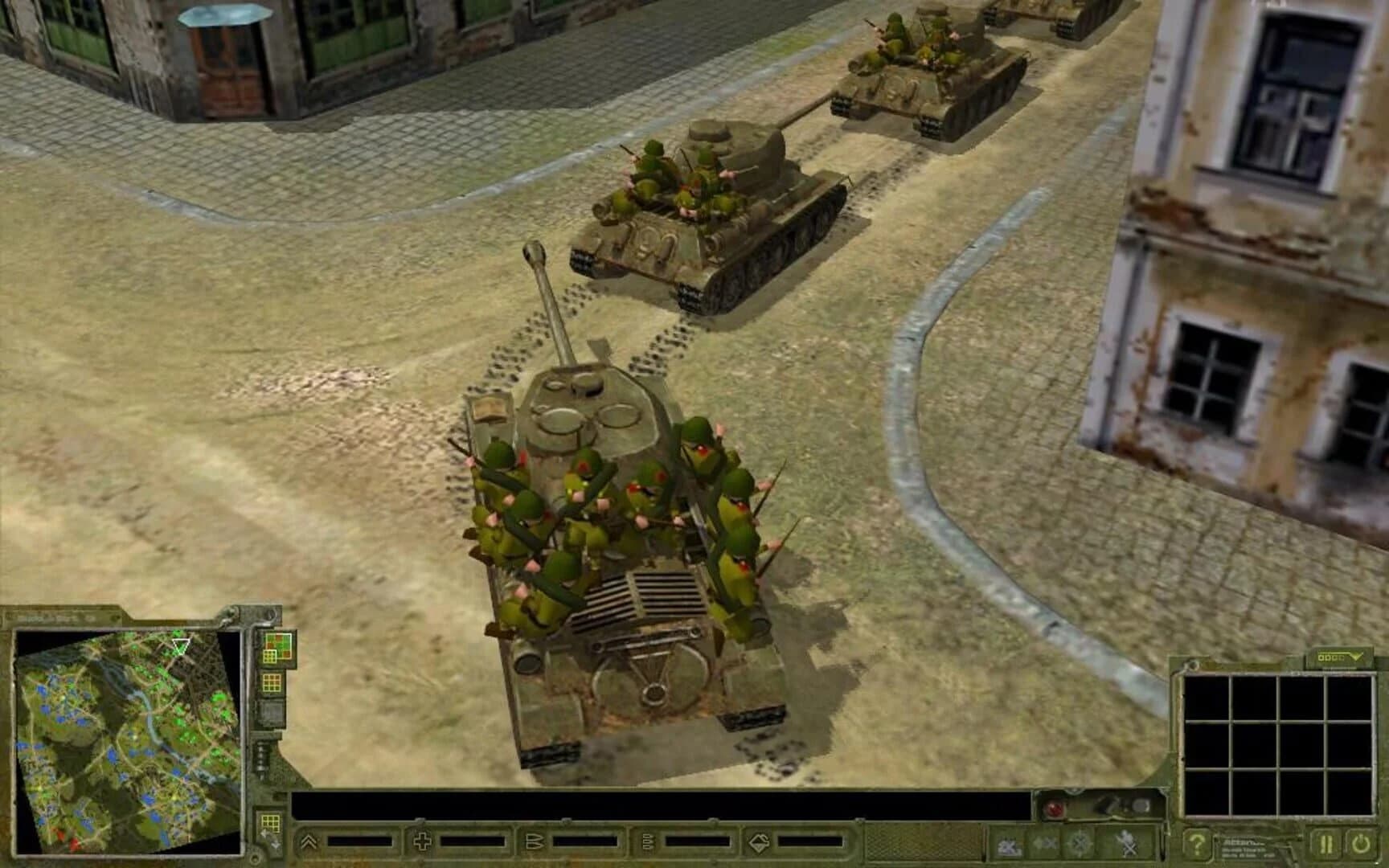The width and height of the screenshot is (1389, 868).
Task: Select the compass movement-mode icon
Action: click(x=1078, y=844)
